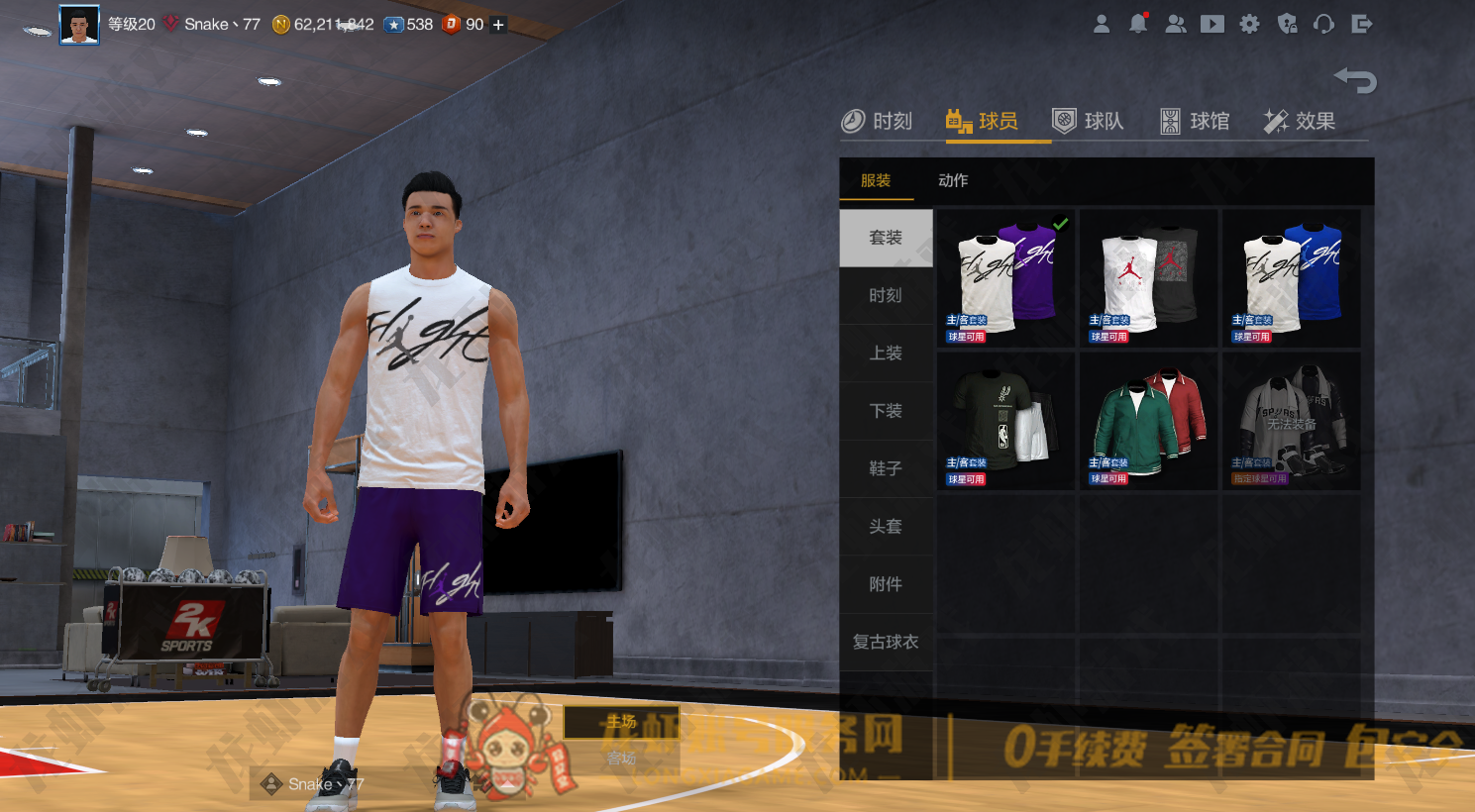Select the 复古球衣 category
Image resolution: width=1475 pixels, height=812 pixels.
[x=886, y=642]
